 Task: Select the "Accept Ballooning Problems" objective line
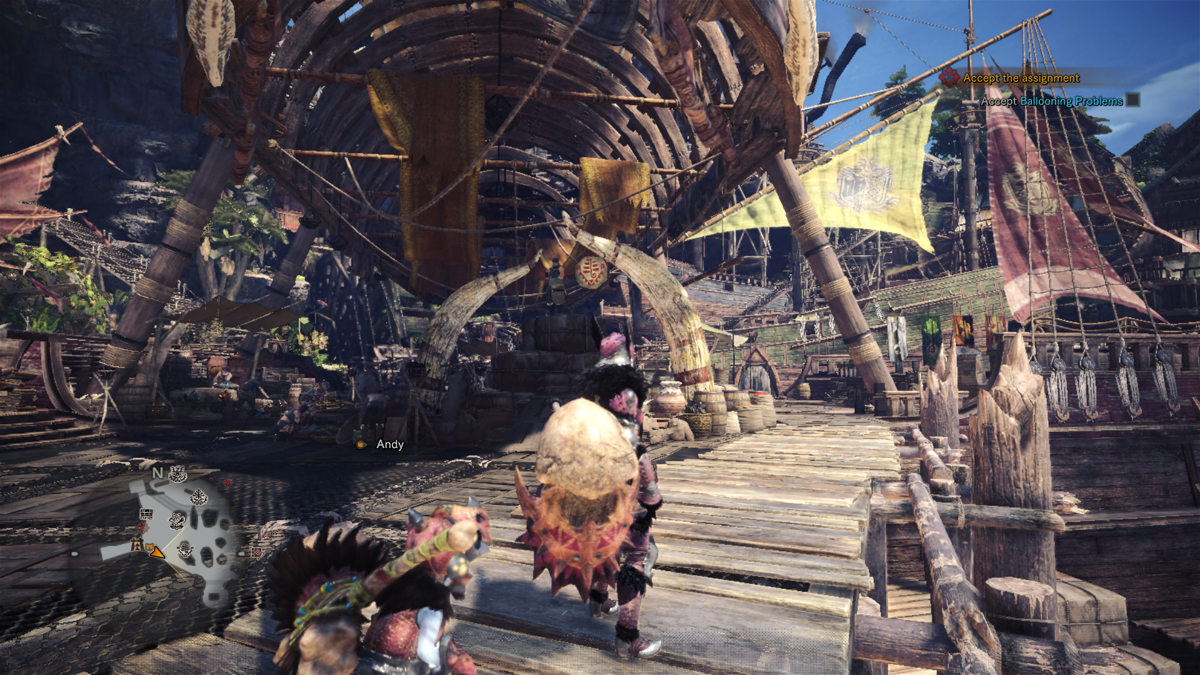pos(1050,101)
